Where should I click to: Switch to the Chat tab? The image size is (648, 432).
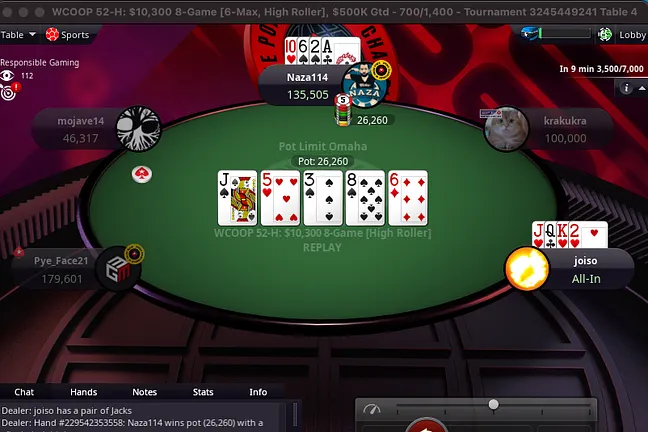pos(24,392)
